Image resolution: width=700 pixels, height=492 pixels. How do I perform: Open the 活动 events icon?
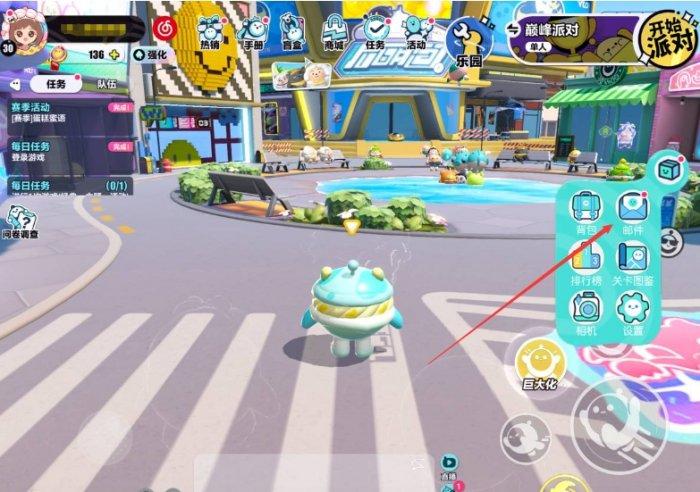pyautogui.click(x=415, y=32)
